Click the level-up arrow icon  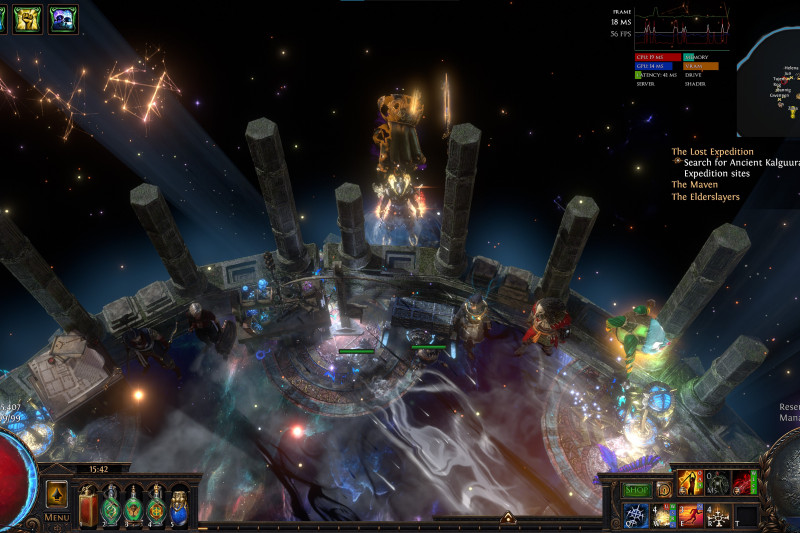(x=57, y=494)
